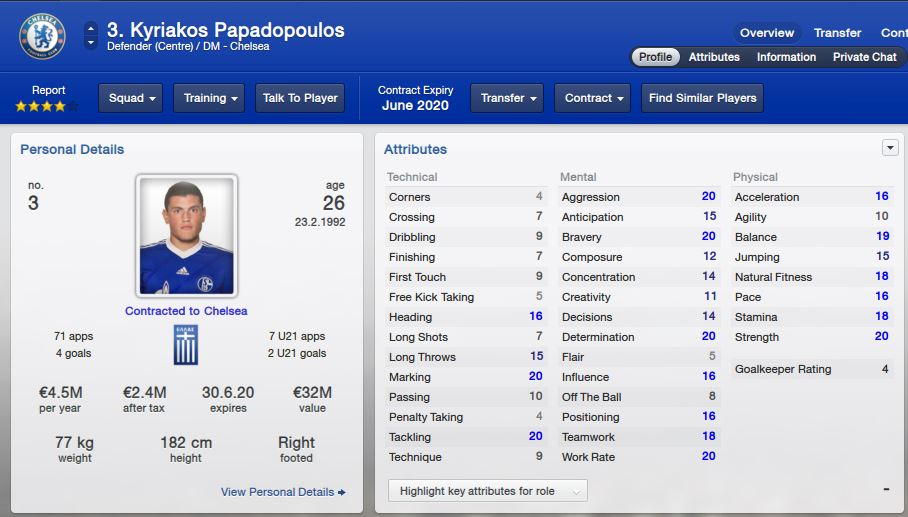Open the Training dropdown menu
908x517 pixels.
[209, 98]
